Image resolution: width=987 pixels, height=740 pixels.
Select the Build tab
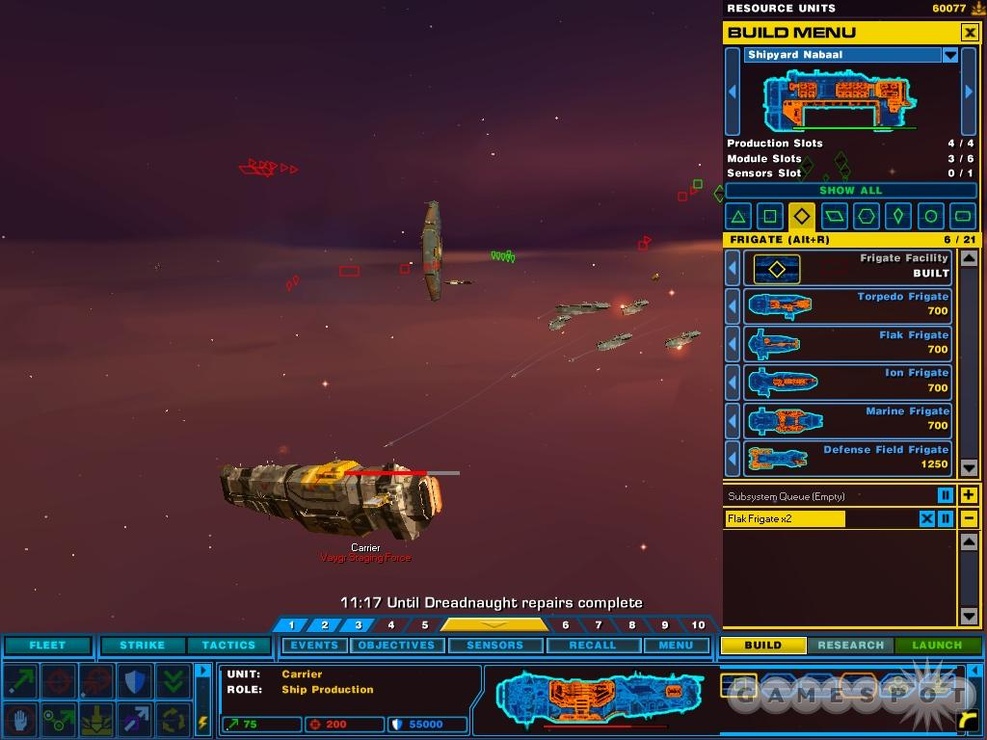(x=762, y=645)
